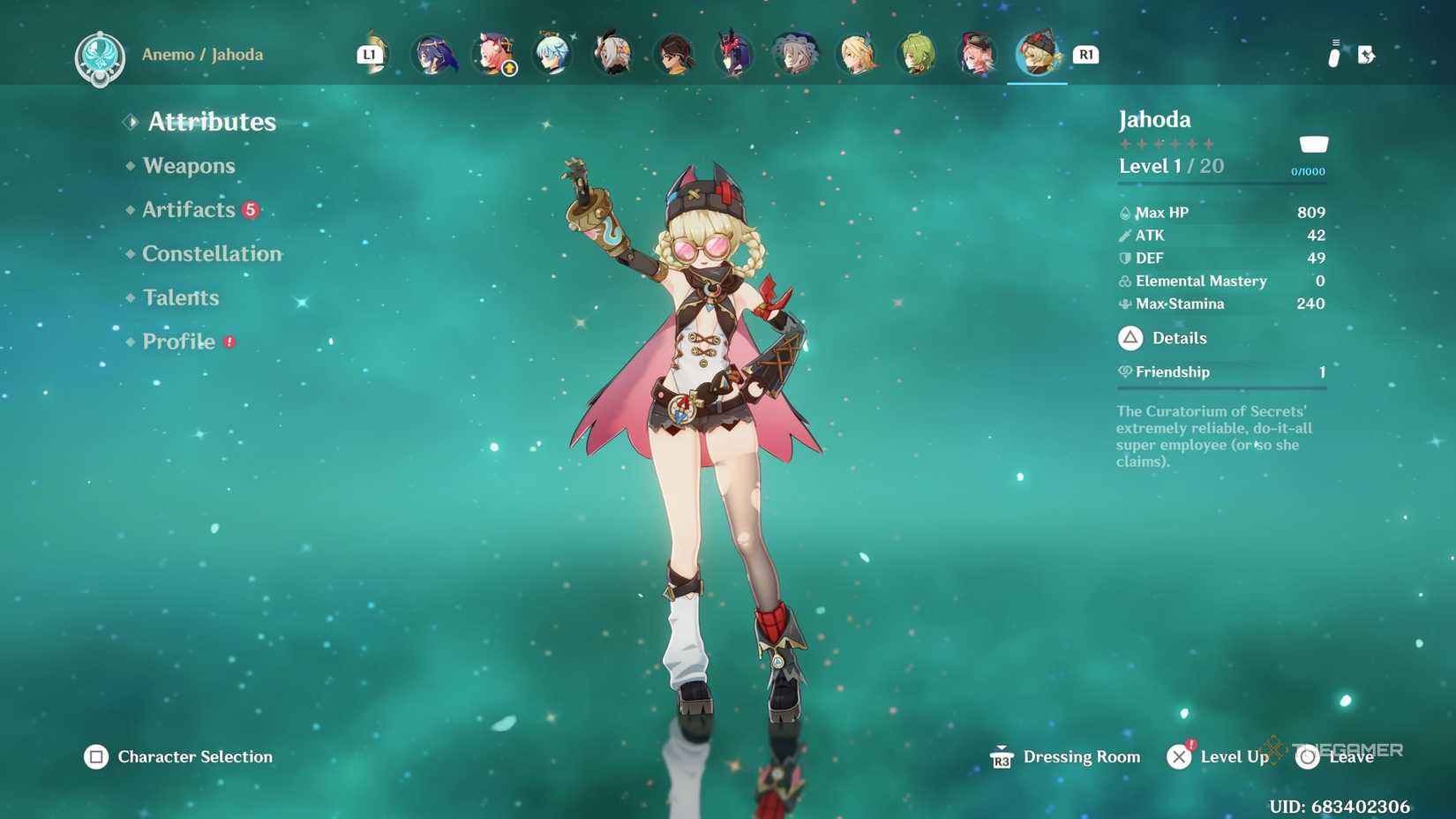This screenshot has height=819, width=1456.
Task: Expand the Artifacts section showing 5 badge
Action: (x=191, y=209)
